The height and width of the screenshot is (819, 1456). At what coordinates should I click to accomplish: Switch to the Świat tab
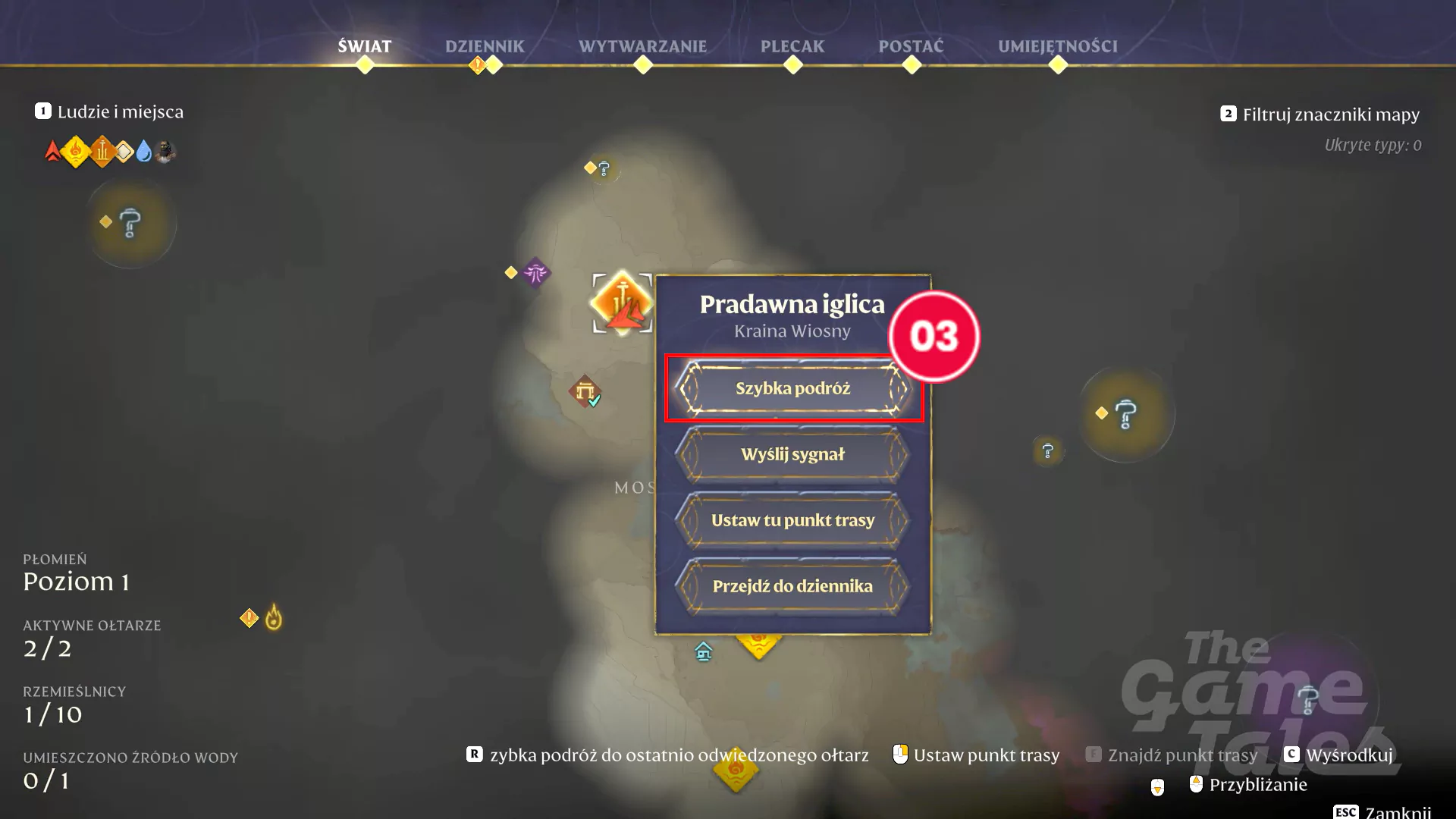tap(365, 46)
